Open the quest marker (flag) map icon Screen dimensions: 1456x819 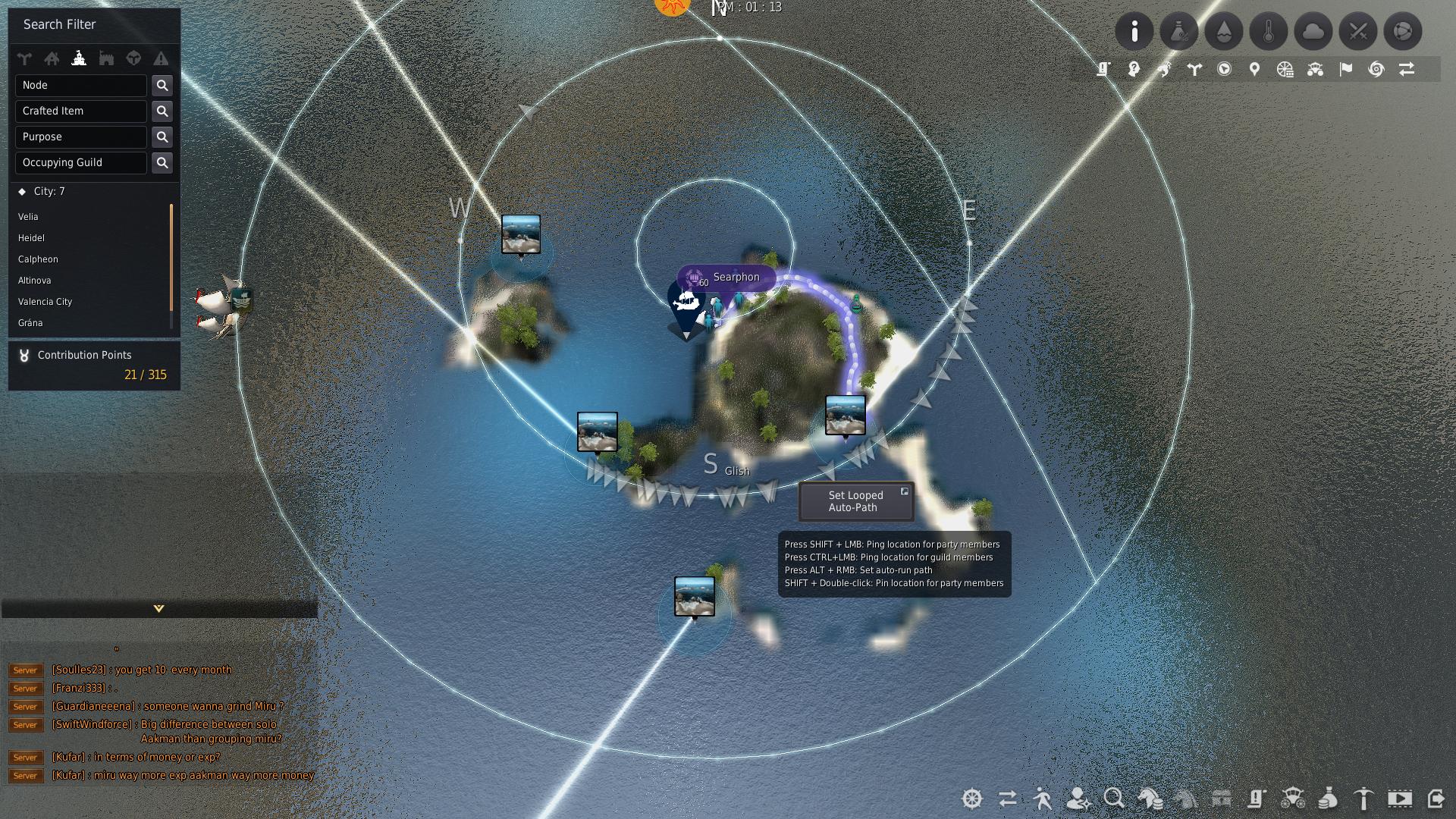point(1345,69)
